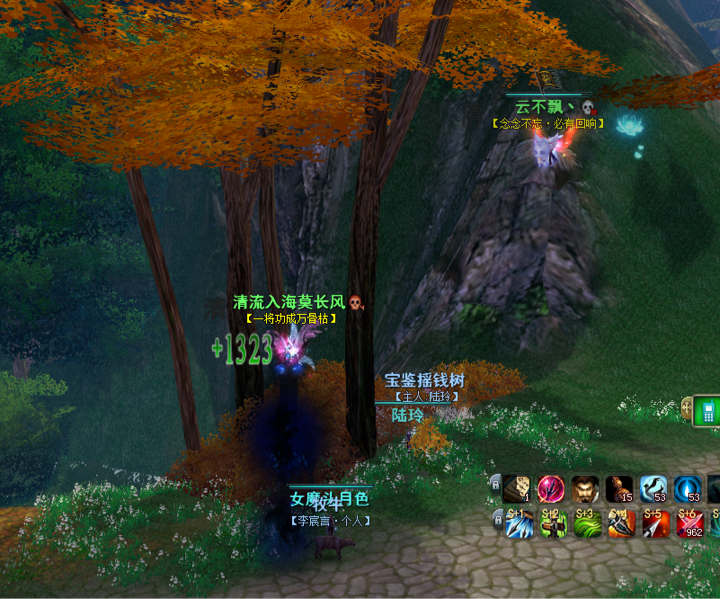Image resolution: width=720 pixels, height=599 pixels.
Task: Activate the pink trident orb skill
Action: 551,488
